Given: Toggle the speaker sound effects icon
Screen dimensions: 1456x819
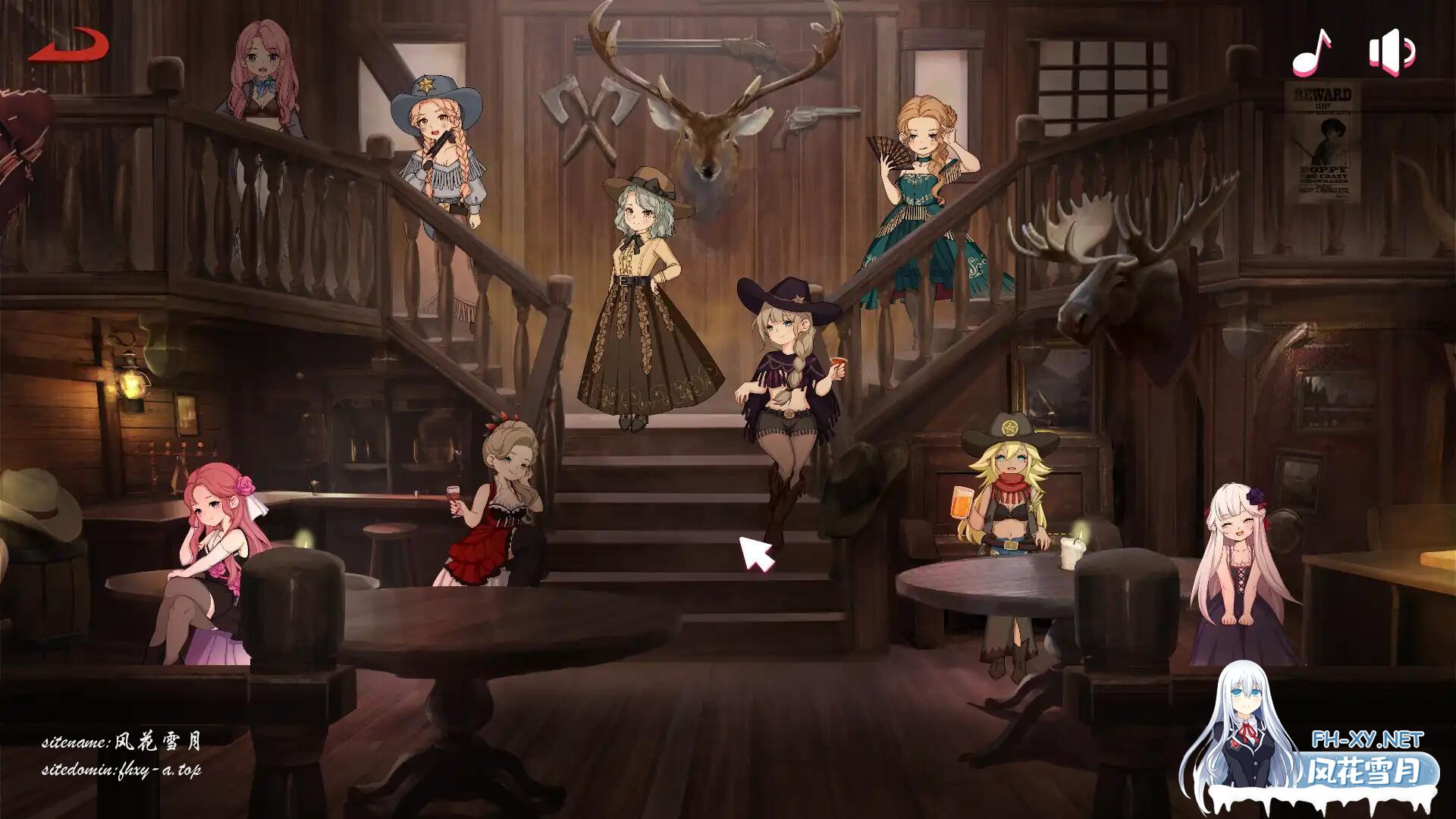Looking at the screenshot, I should pyautogui.click(x=1392, y=52).
